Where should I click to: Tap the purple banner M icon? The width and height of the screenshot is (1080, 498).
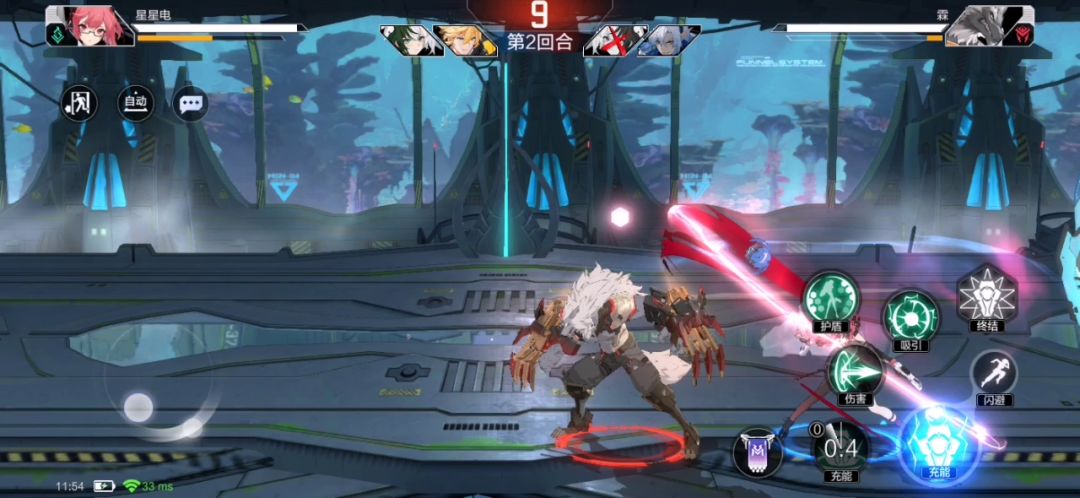757,451
